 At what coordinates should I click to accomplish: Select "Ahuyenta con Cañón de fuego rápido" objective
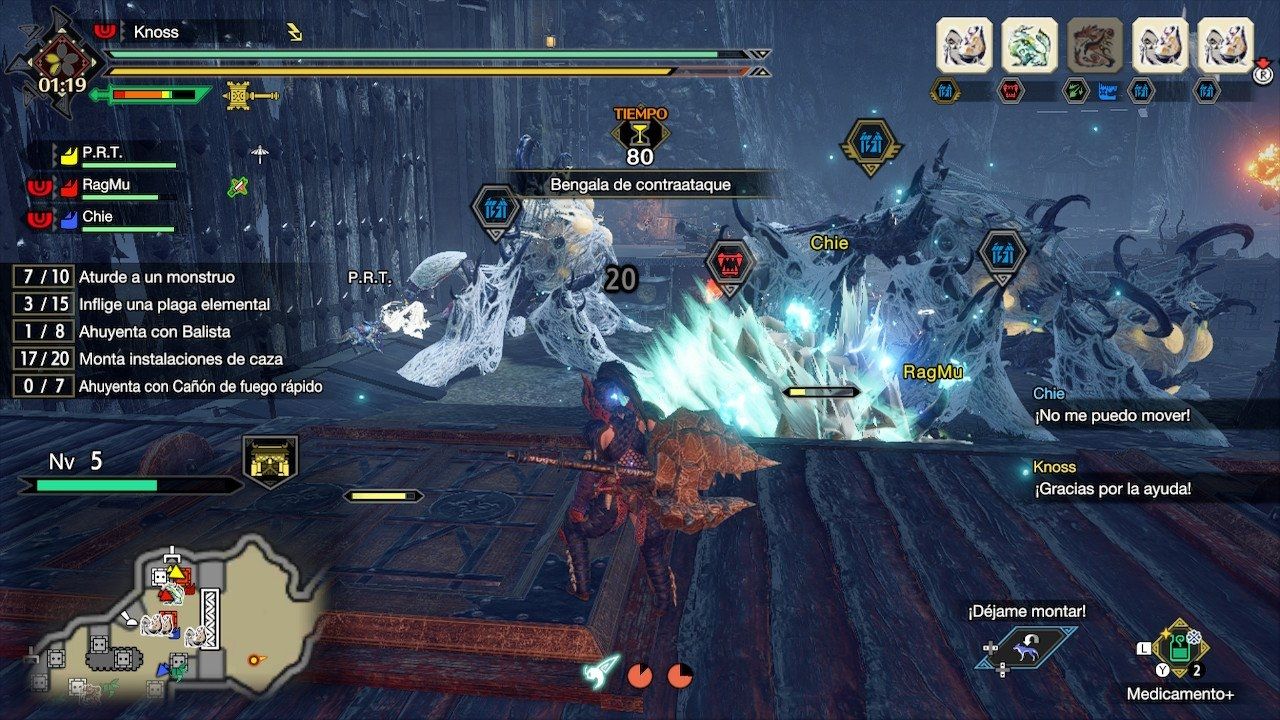click(200, 386)
